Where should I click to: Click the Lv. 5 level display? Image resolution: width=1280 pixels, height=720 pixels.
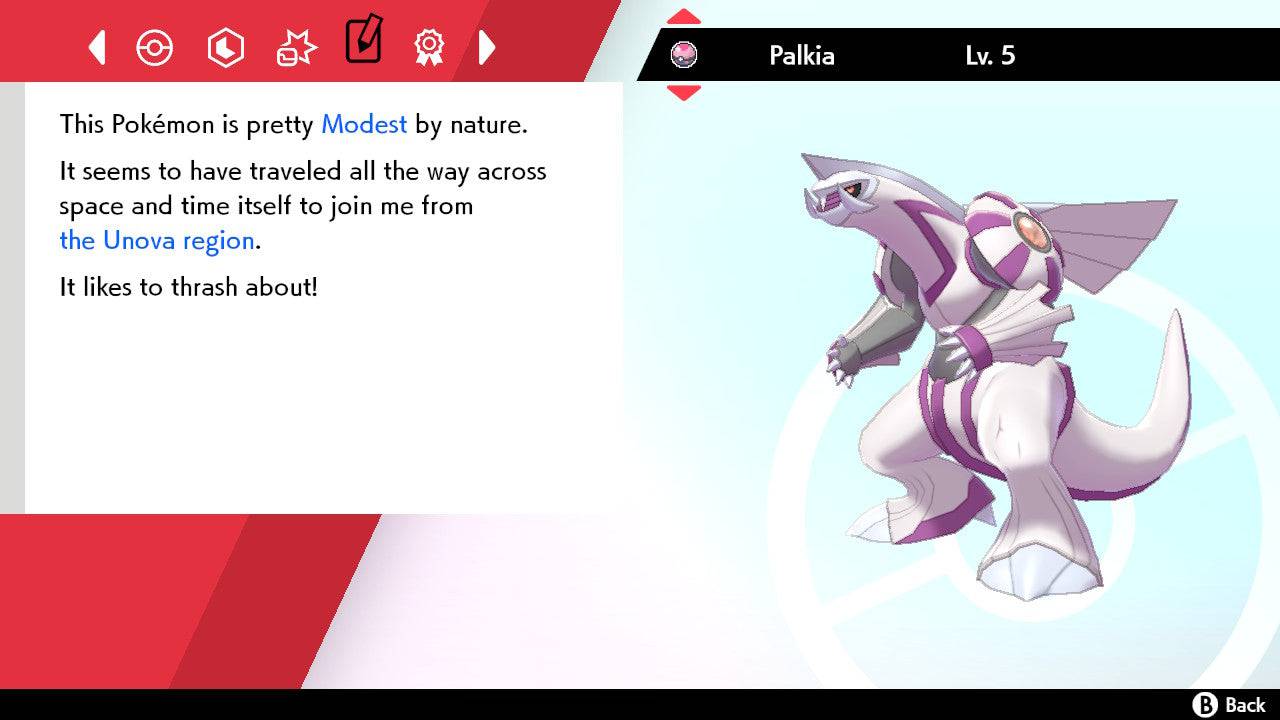tap(988, 56)
